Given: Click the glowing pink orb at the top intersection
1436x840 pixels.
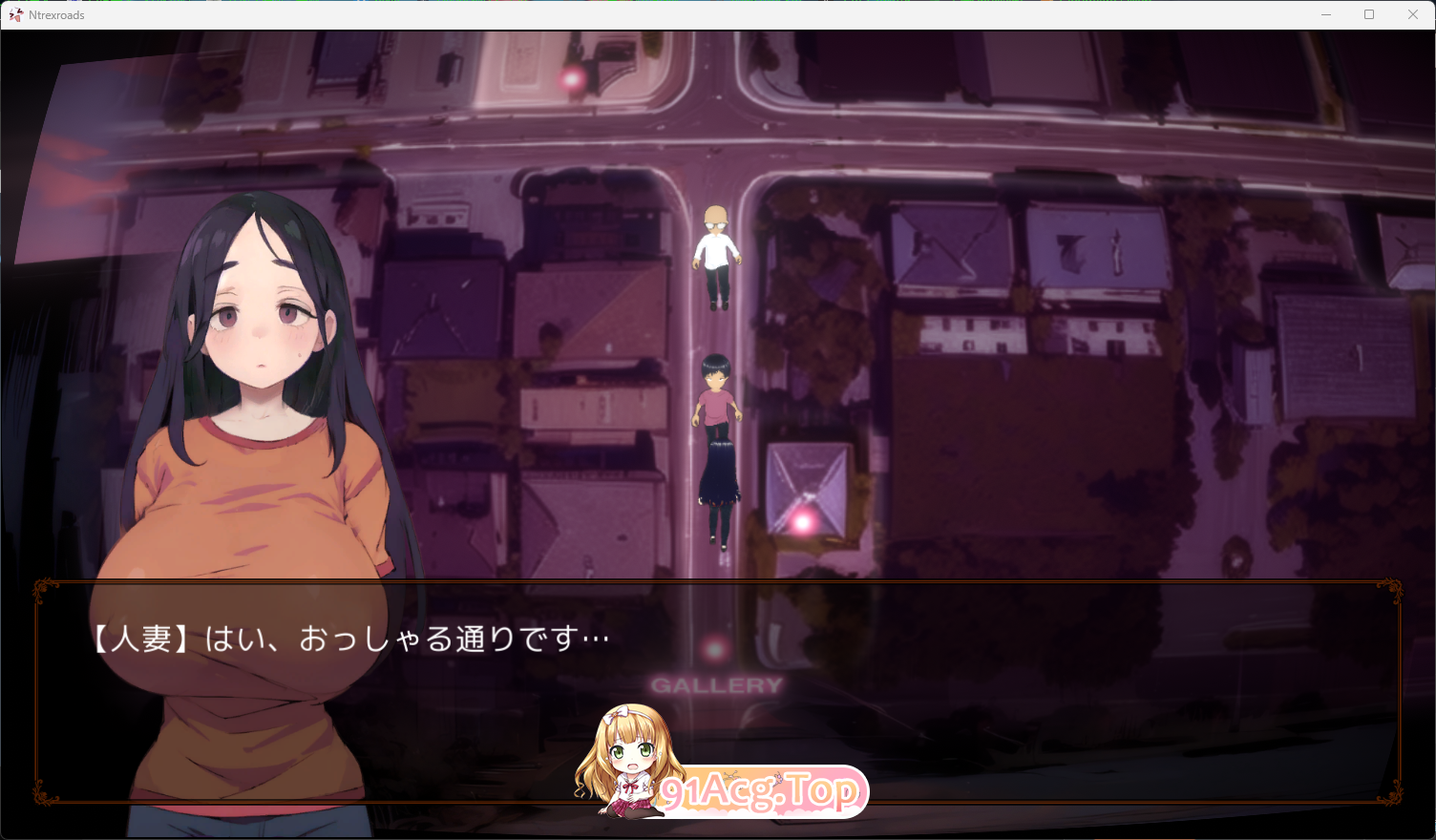Looking at the screenshot, I should click(574, 80).
